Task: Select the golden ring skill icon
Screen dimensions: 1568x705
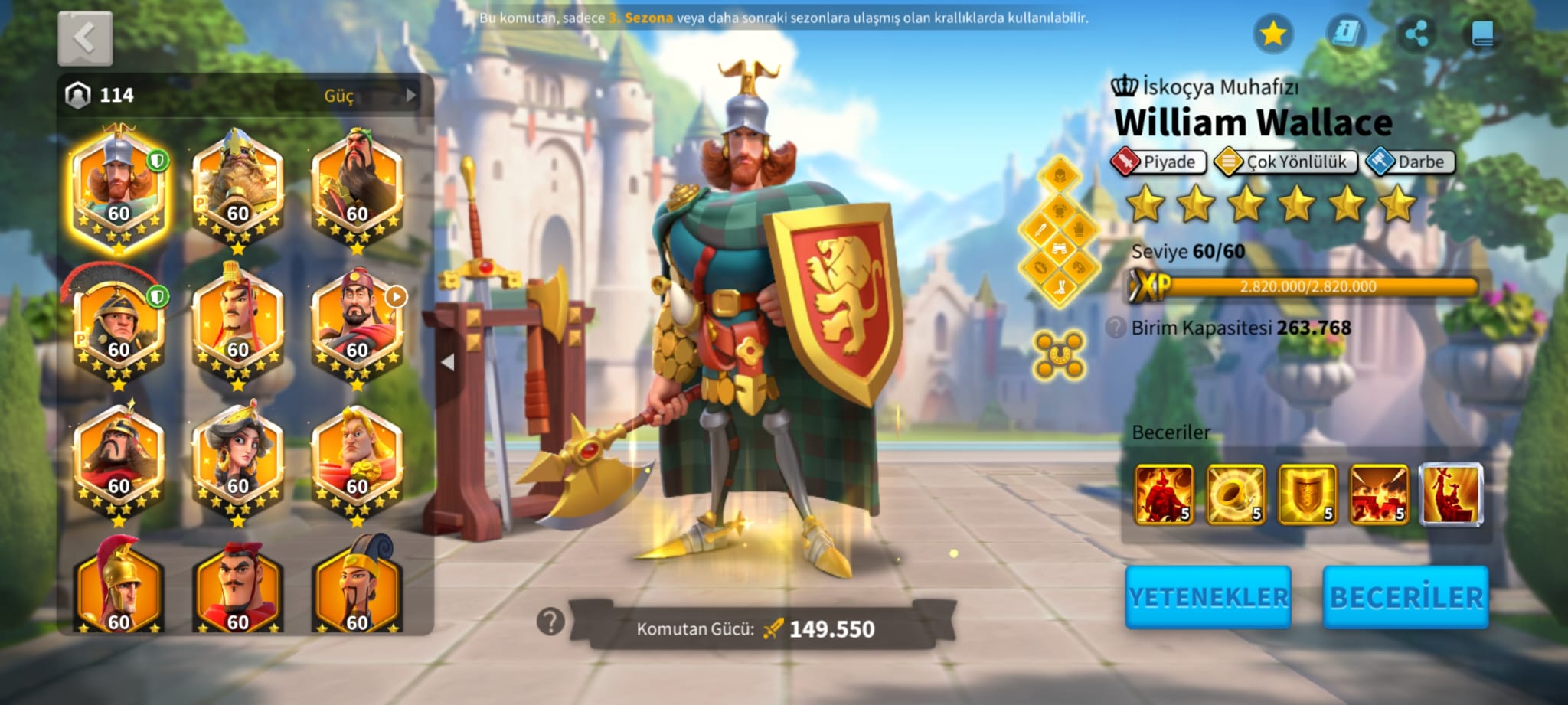Action: click(1236, 494)
